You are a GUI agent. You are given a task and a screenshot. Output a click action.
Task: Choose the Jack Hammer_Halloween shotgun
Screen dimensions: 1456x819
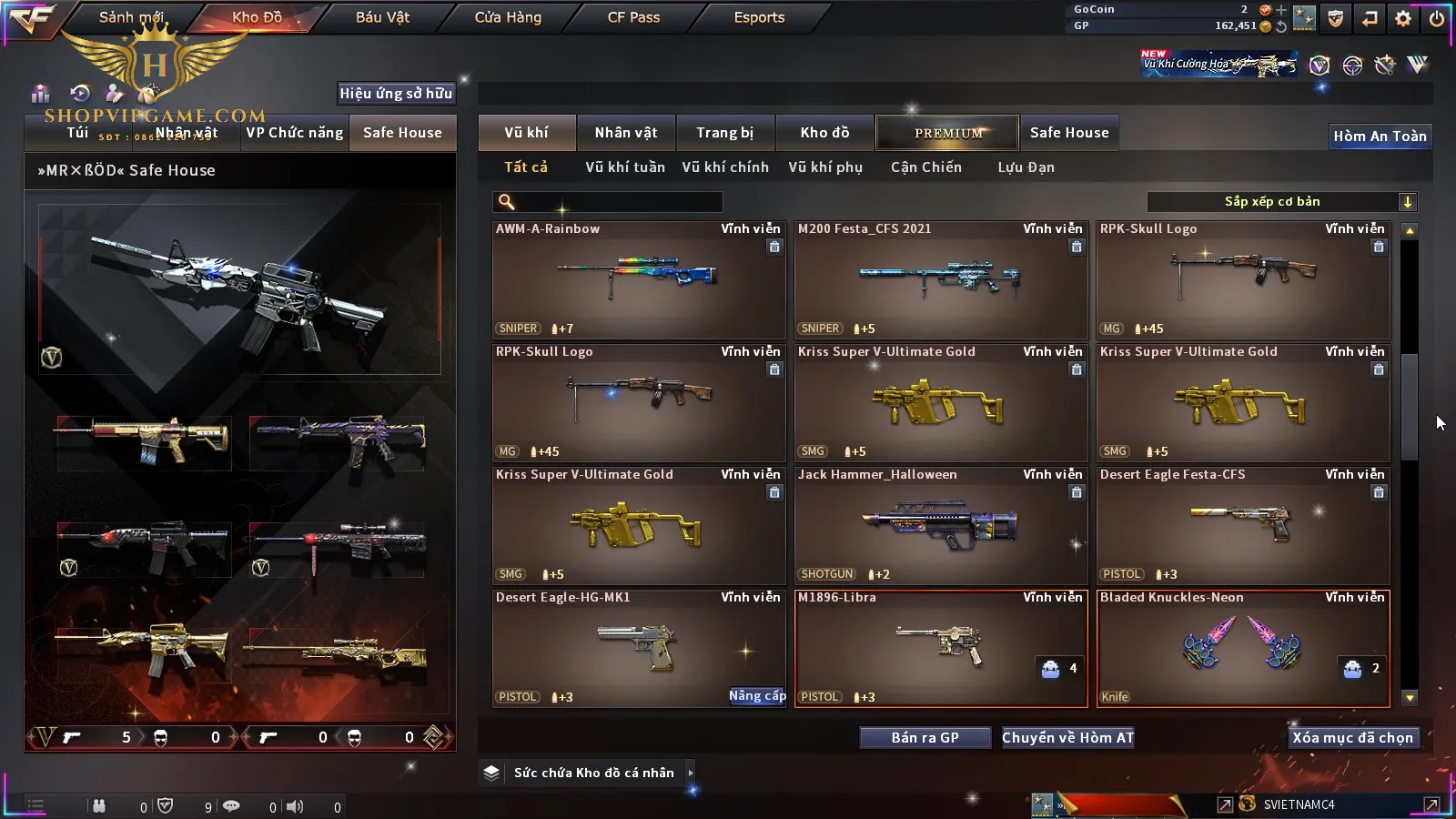point(940,526)
